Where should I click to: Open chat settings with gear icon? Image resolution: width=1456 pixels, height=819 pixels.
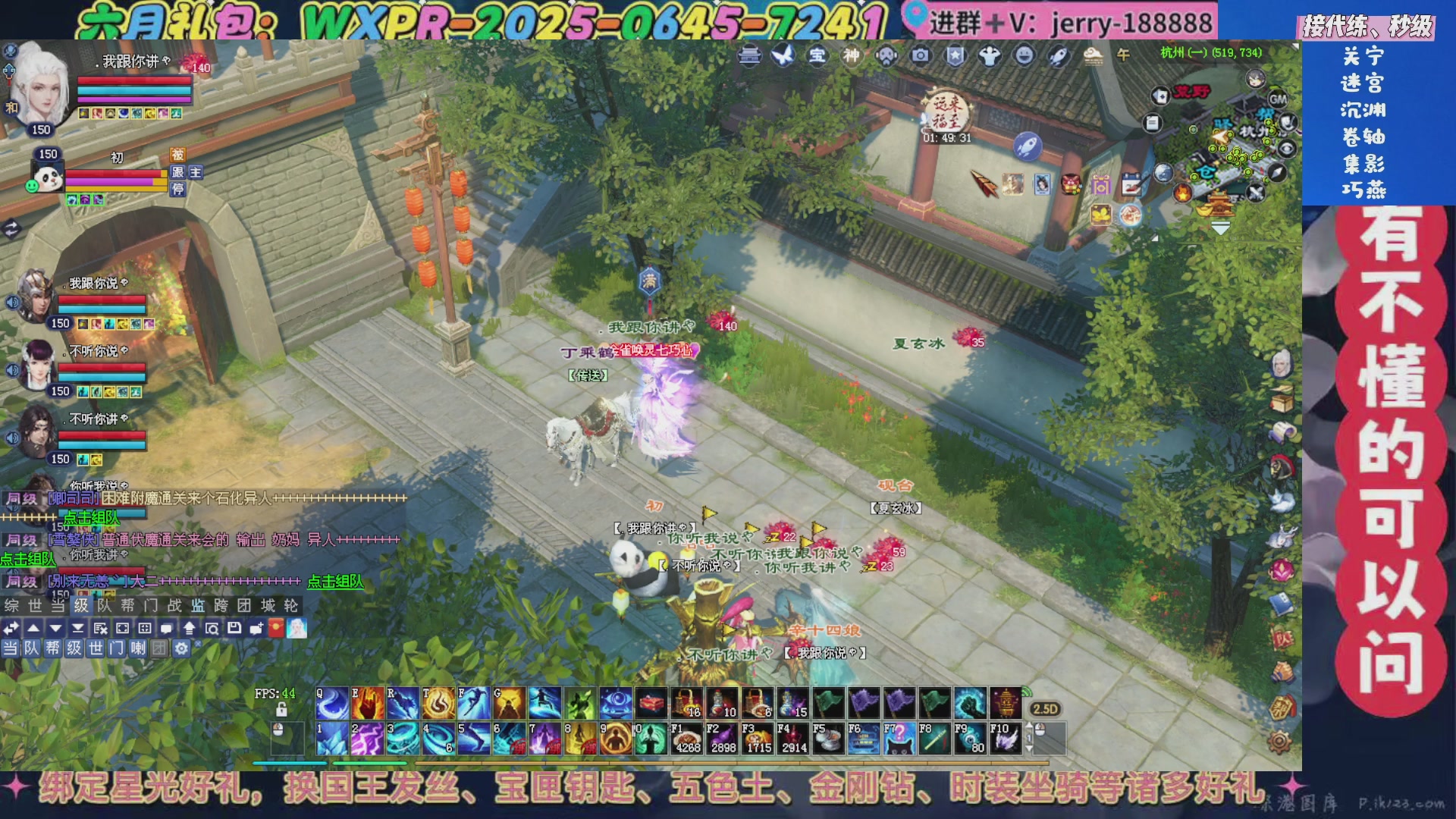[x=182, y=650]
